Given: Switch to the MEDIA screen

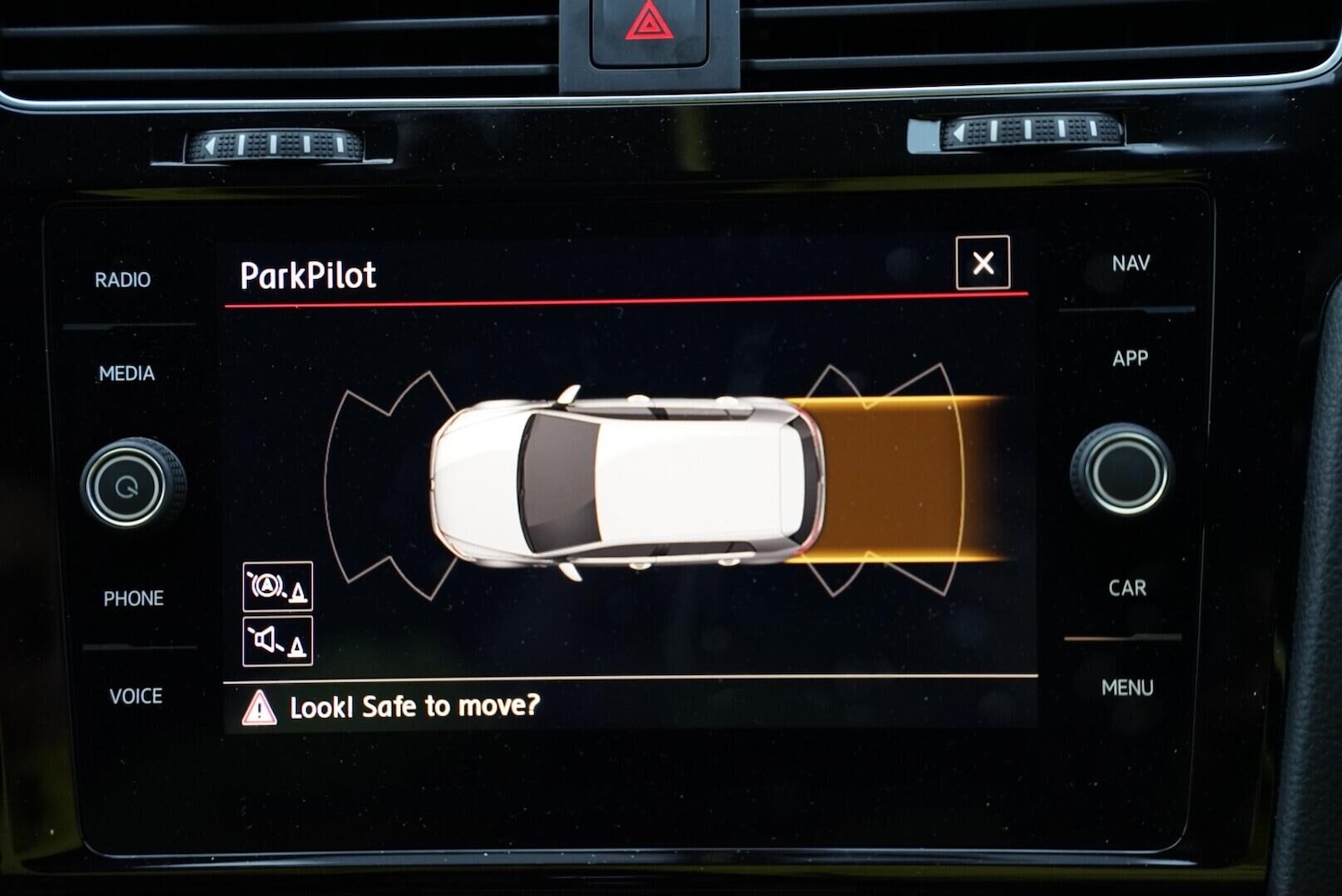Looking at the screenshot, I should tap(125, 374).
